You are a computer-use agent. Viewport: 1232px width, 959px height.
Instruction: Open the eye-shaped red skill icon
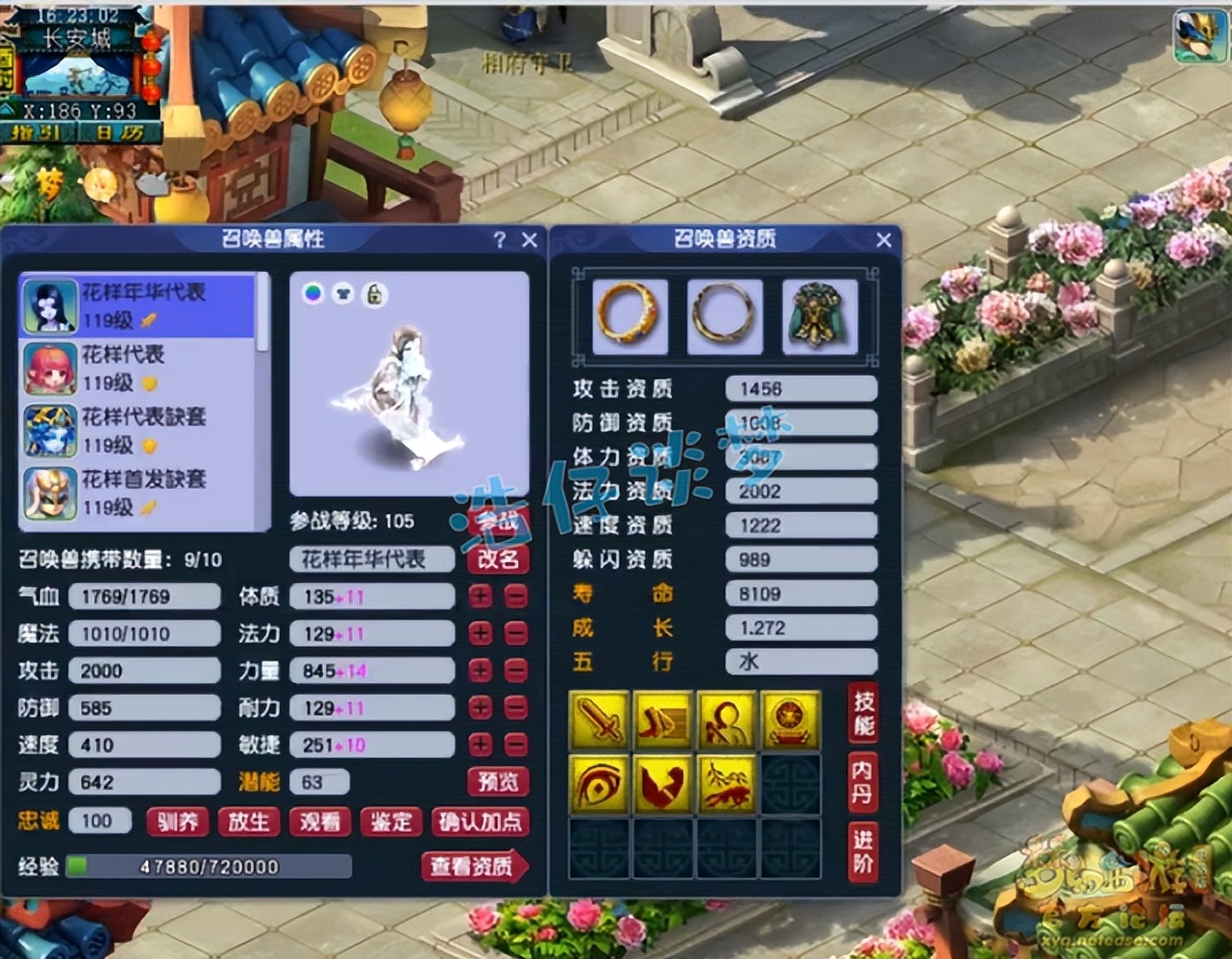pyautogui.click(x=600, y=783)
